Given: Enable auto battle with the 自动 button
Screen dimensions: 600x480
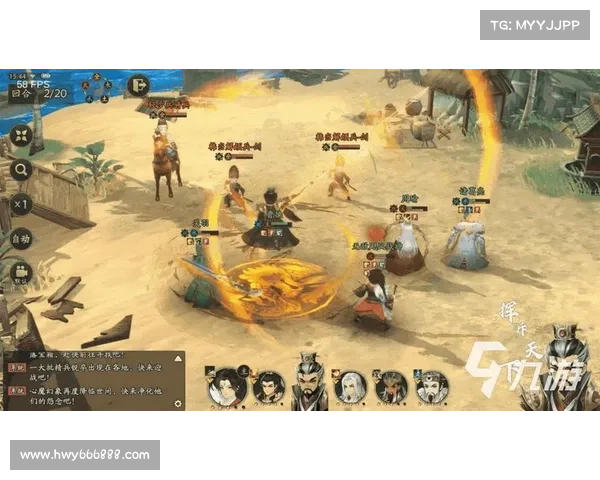Looking at the screenshot, I should point(21,239).
